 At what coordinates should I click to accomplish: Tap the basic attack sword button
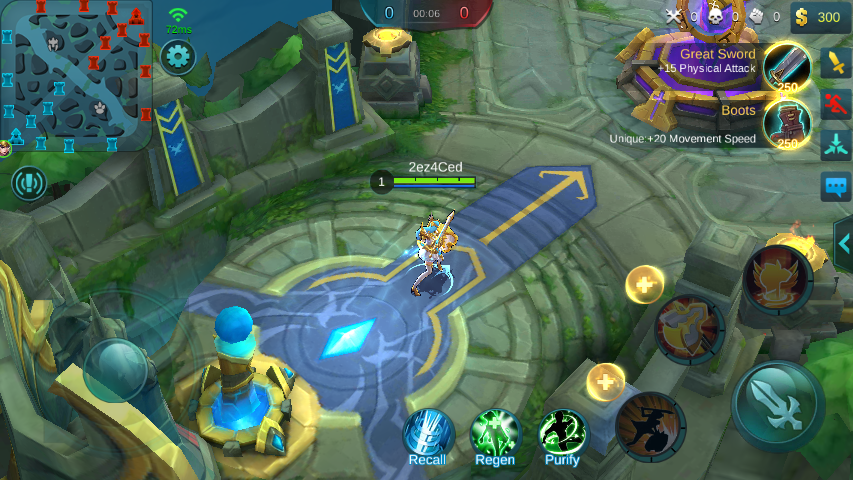click(778, 405)
